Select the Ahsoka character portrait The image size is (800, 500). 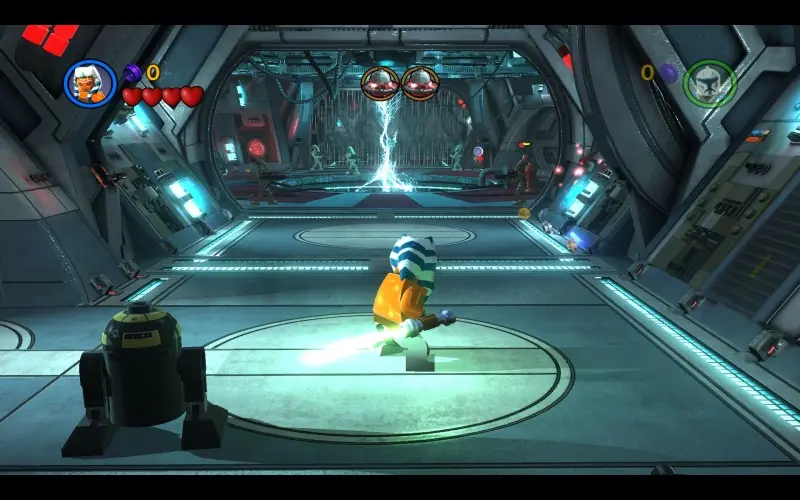pos(90,83)
